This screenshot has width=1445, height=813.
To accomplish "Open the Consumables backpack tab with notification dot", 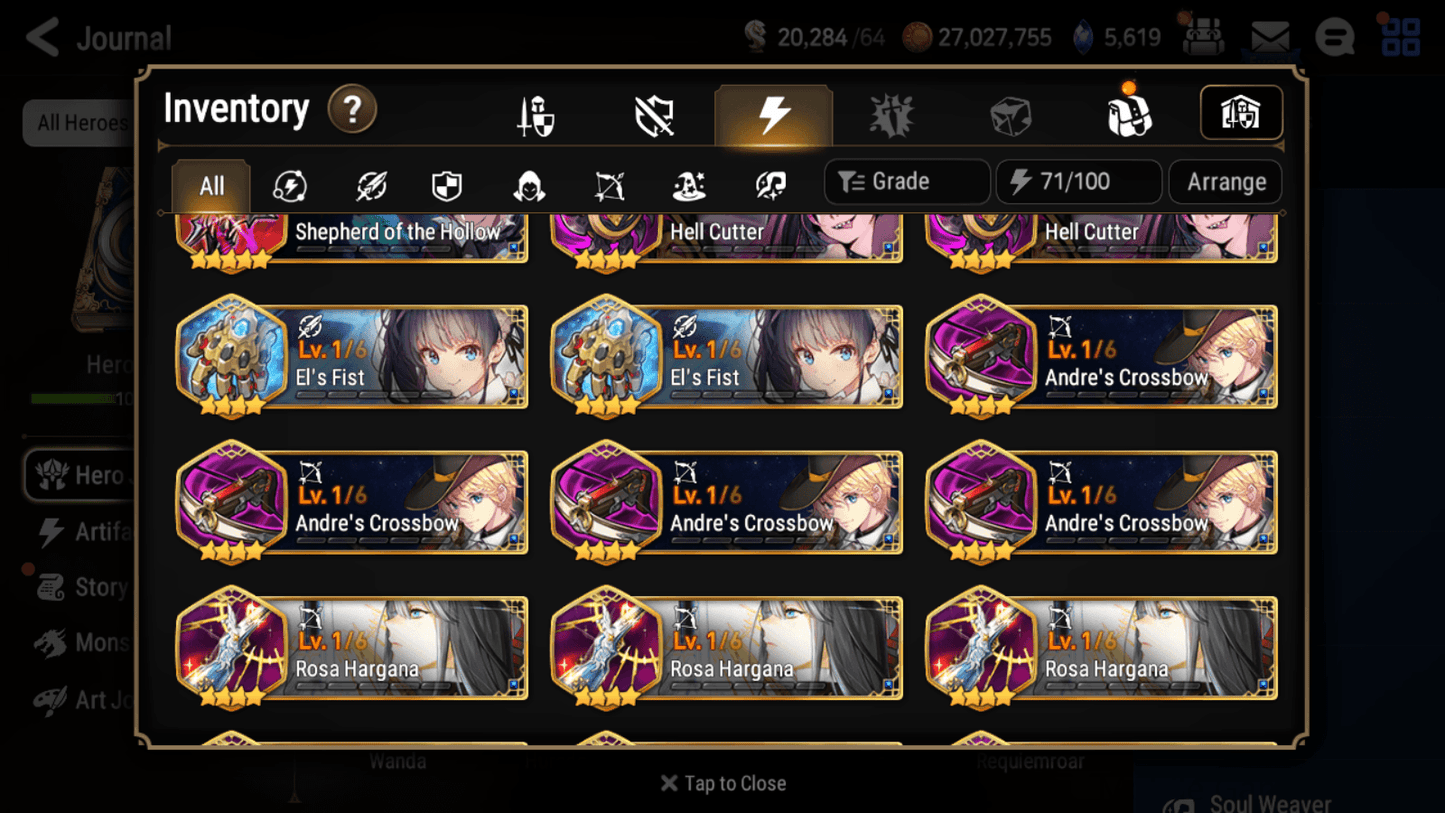I will (x=1129, y=114).
